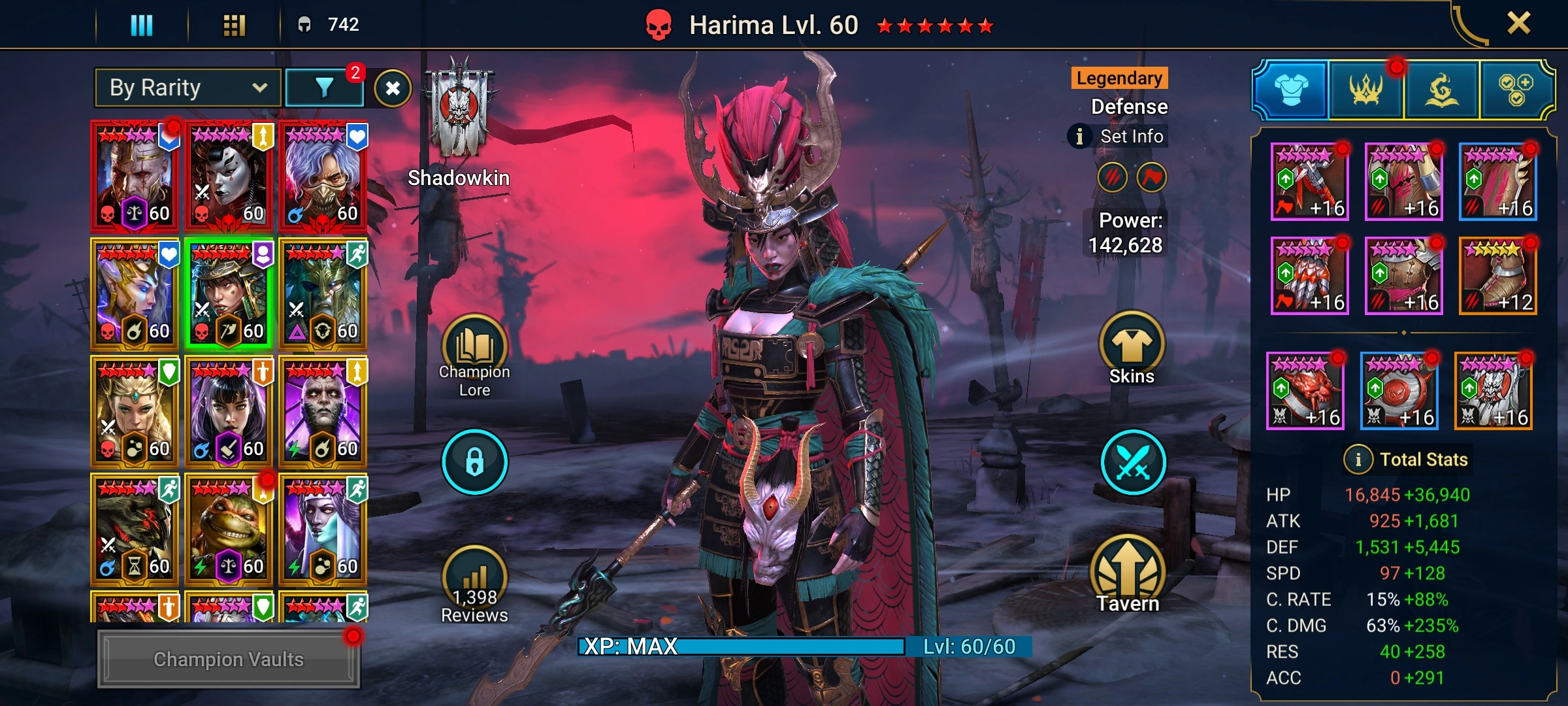The width and height of the screenshot is (1568, 706).
Task: Switch to the grid view layout
Action: 234,25
